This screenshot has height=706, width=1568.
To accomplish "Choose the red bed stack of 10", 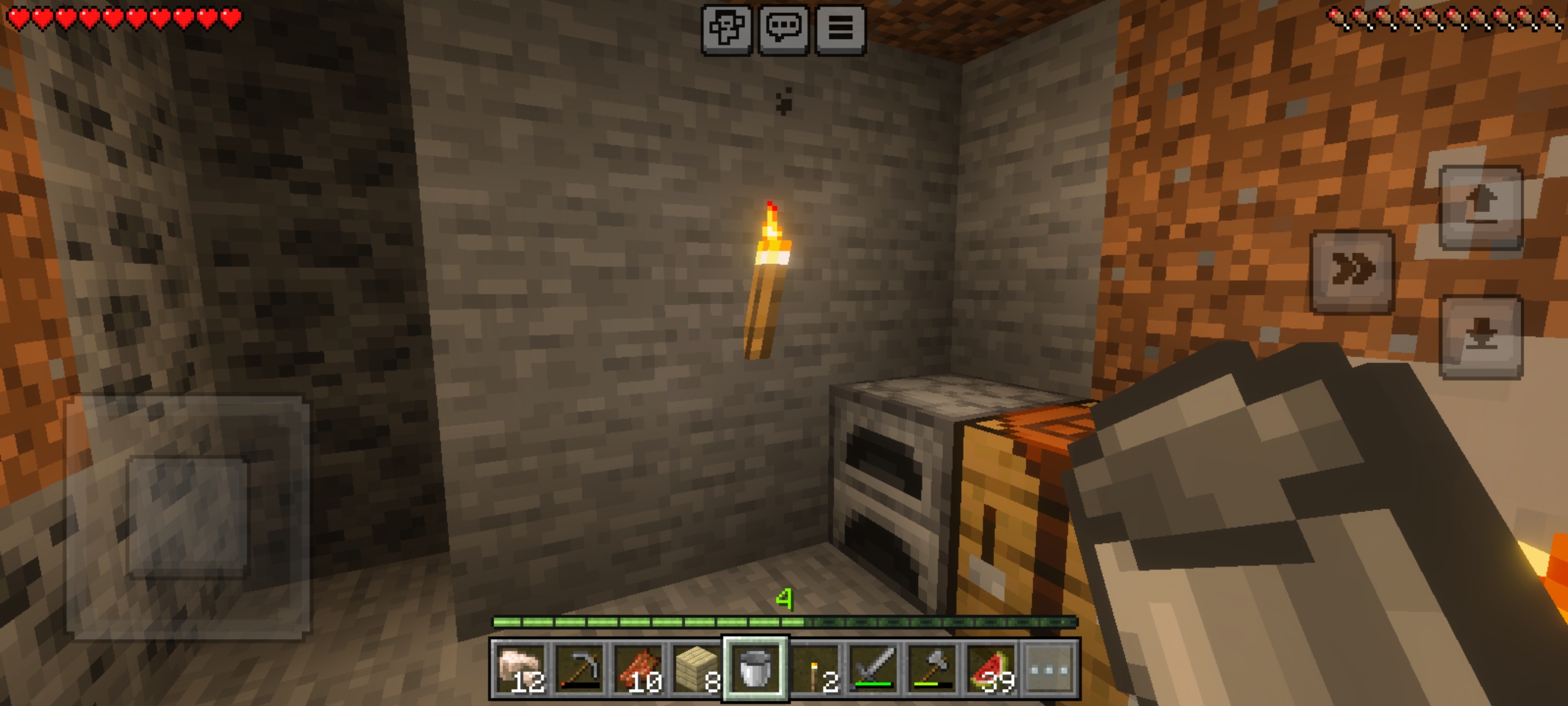I will pyautogui.click(x=638, y=669).
